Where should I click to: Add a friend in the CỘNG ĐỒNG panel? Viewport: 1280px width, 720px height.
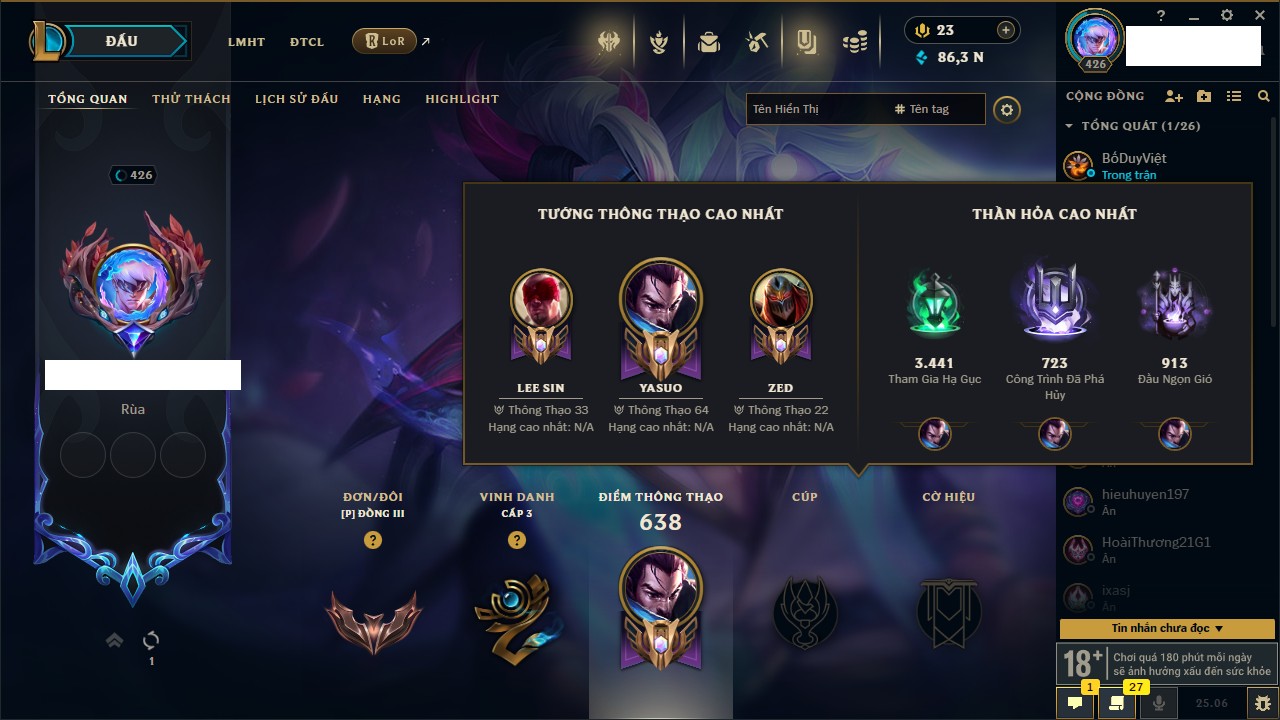coord(1174,96)
